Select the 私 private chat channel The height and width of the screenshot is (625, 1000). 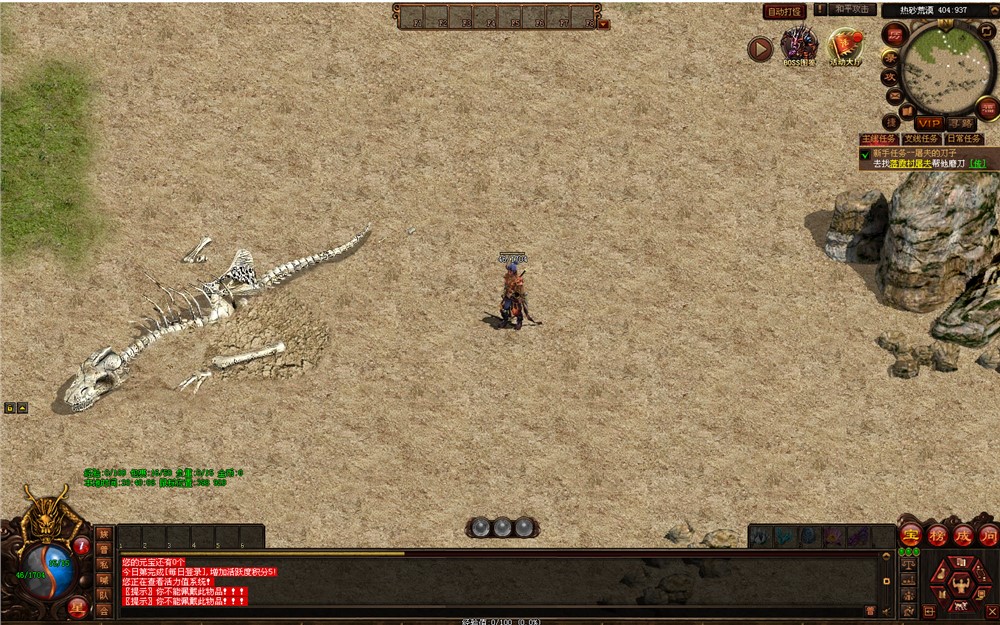(104, 564)
